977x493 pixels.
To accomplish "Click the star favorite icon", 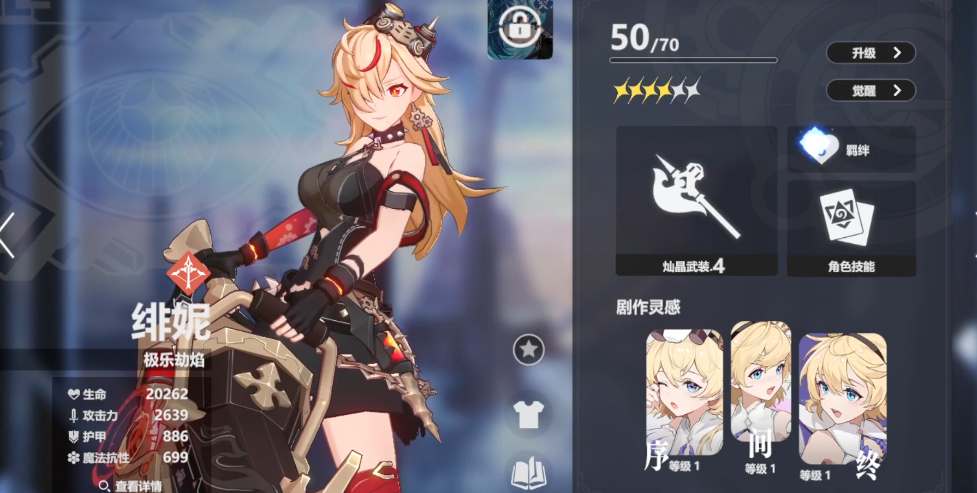I will pyautogui.click(x=528, y=349).
